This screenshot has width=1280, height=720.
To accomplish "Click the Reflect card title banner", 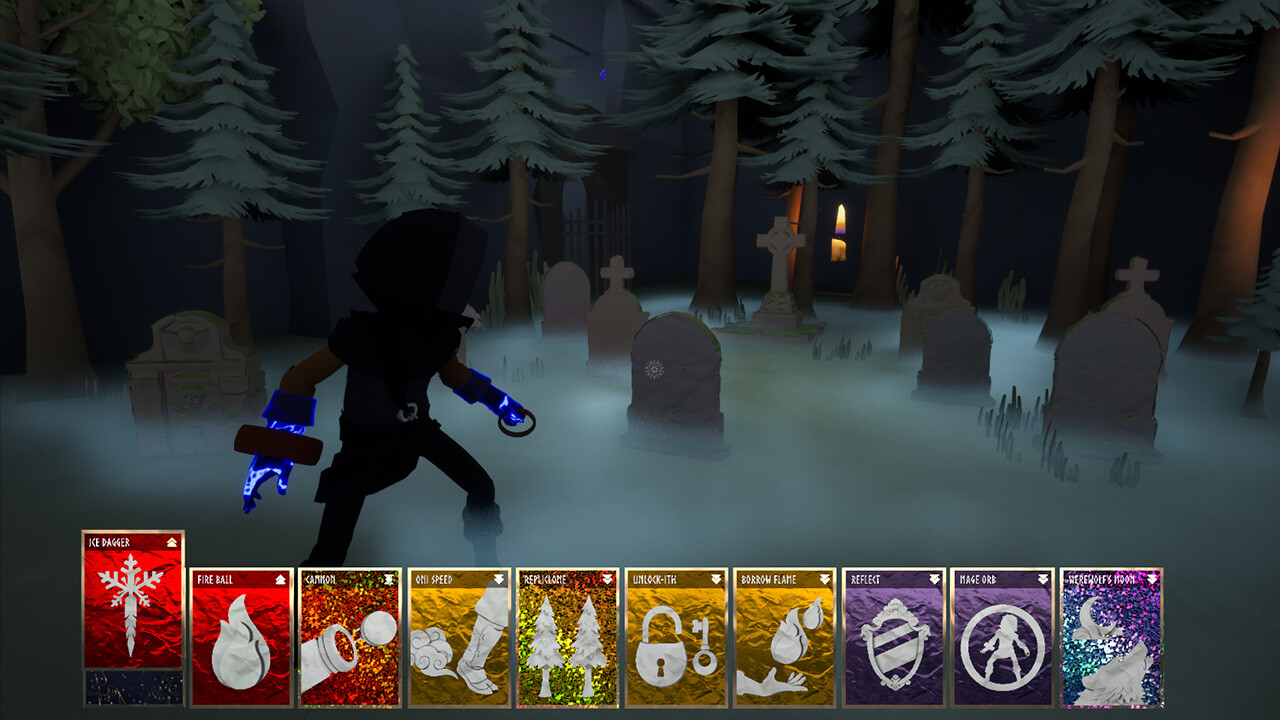I will tap(875, 578).
